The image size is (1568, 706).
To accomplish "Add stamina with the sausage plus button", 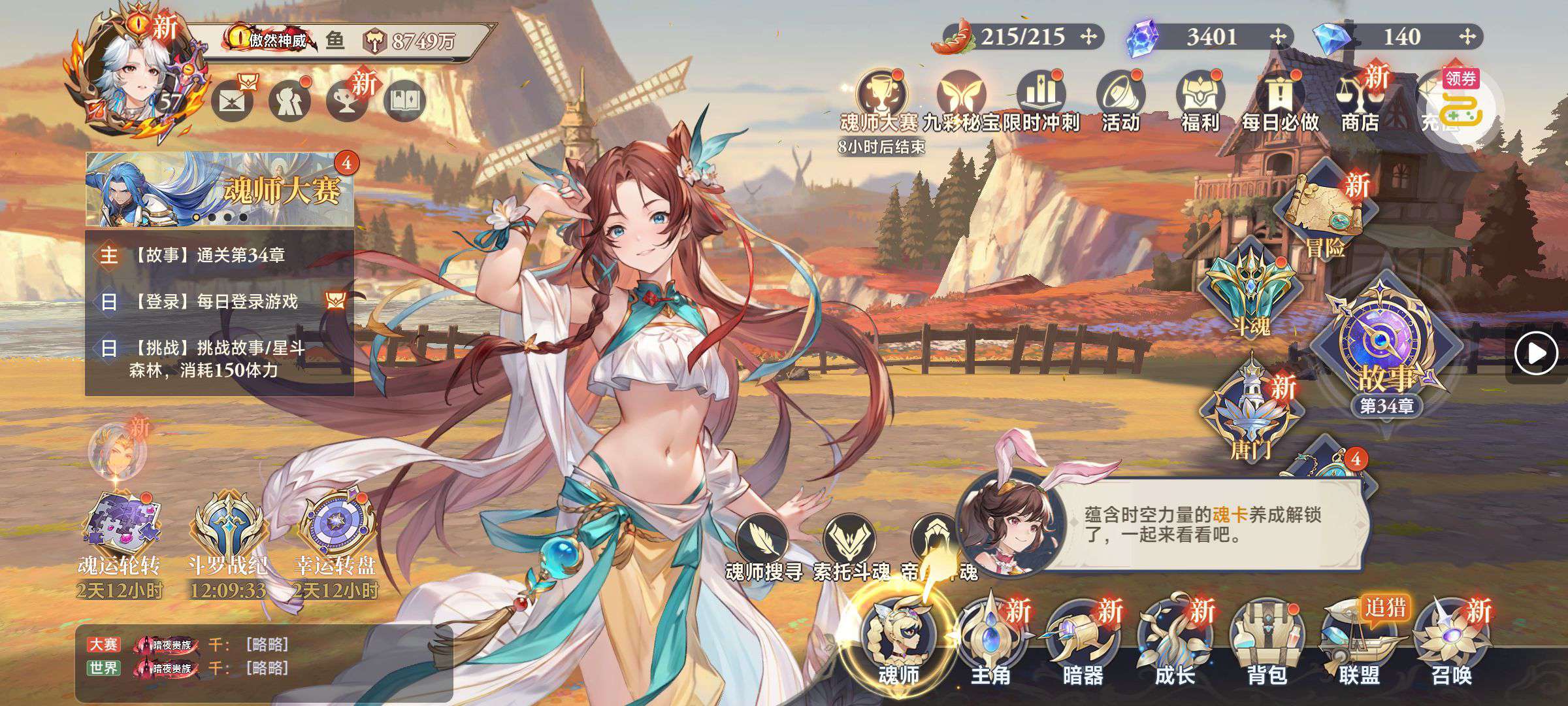I will [x=1088, y=37].
